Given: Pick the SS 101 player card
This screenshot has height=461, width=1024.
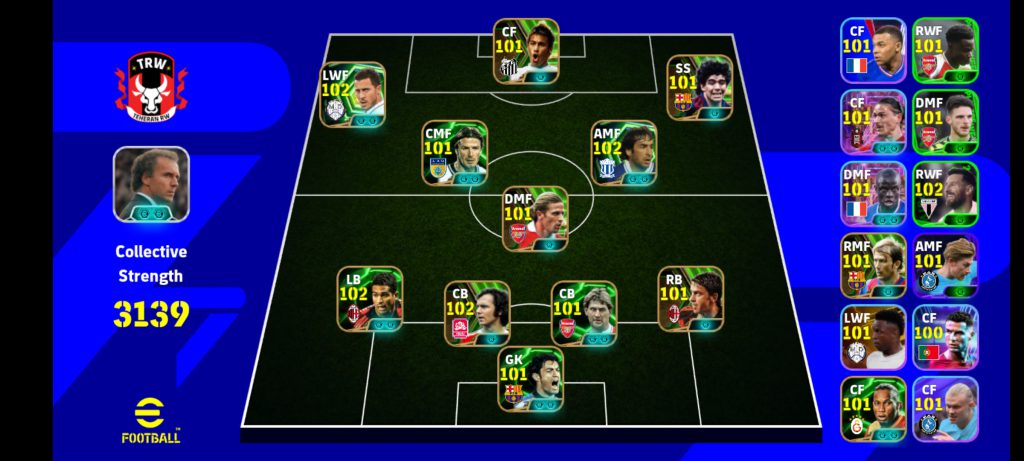Looking at the screenshot, I should (699, 87).
